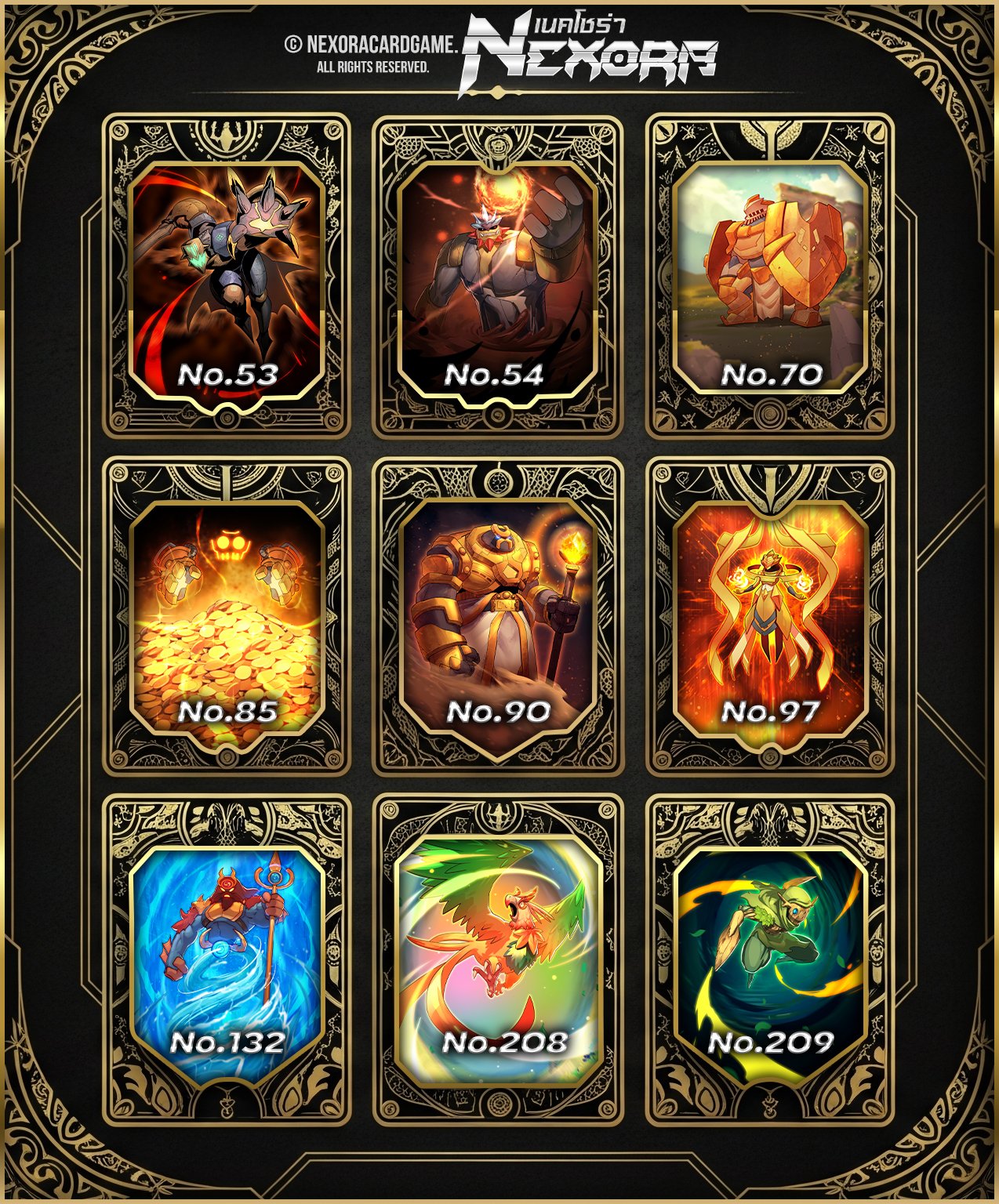Image resolution: width=999 pixels, height=1204 pixels.
Task: Open card No.85 showing the gold coin pile
Action: pyautogui.click(x=227, y=617)
